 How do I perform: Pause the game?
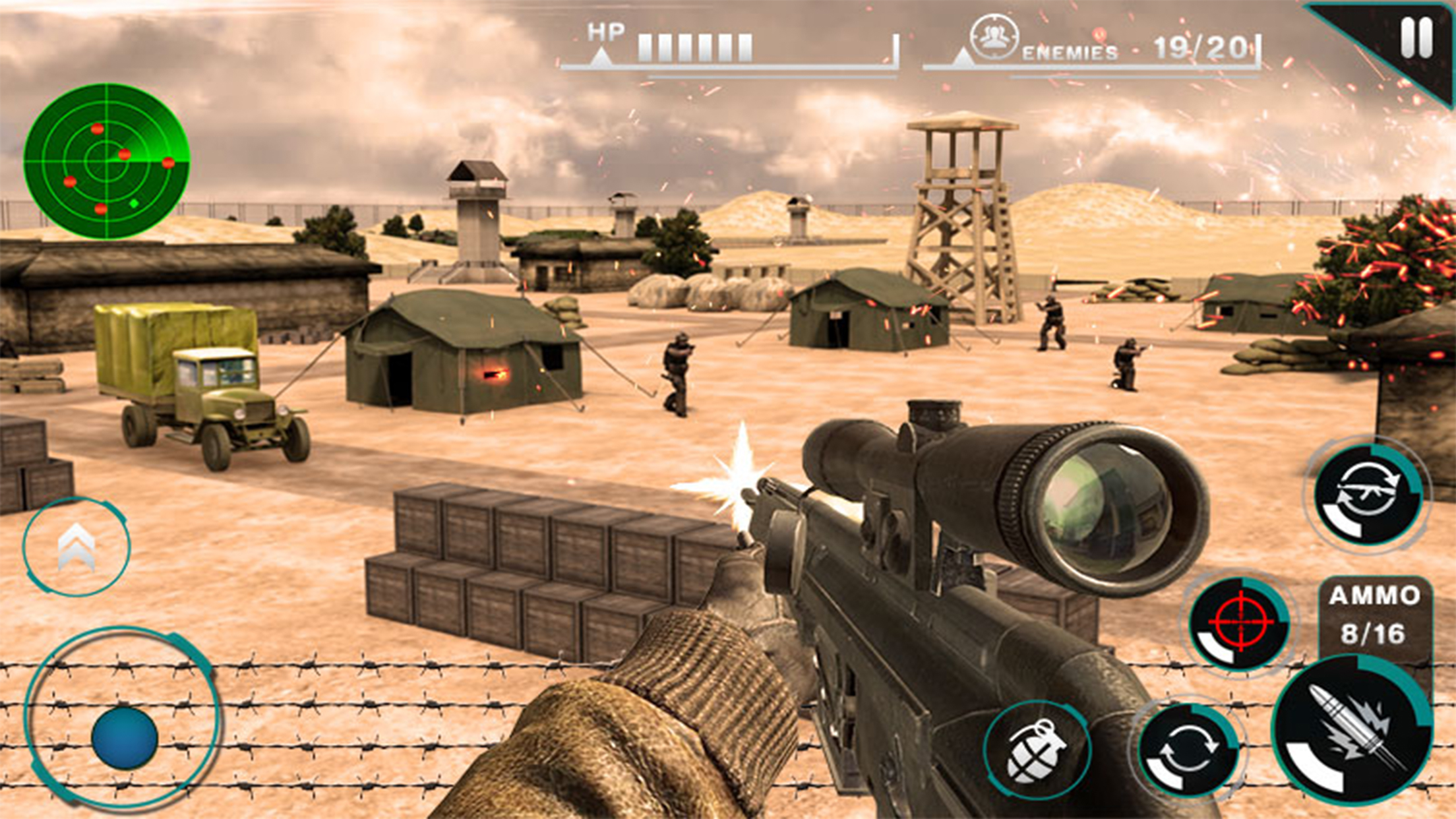[x=1415, y=38]
